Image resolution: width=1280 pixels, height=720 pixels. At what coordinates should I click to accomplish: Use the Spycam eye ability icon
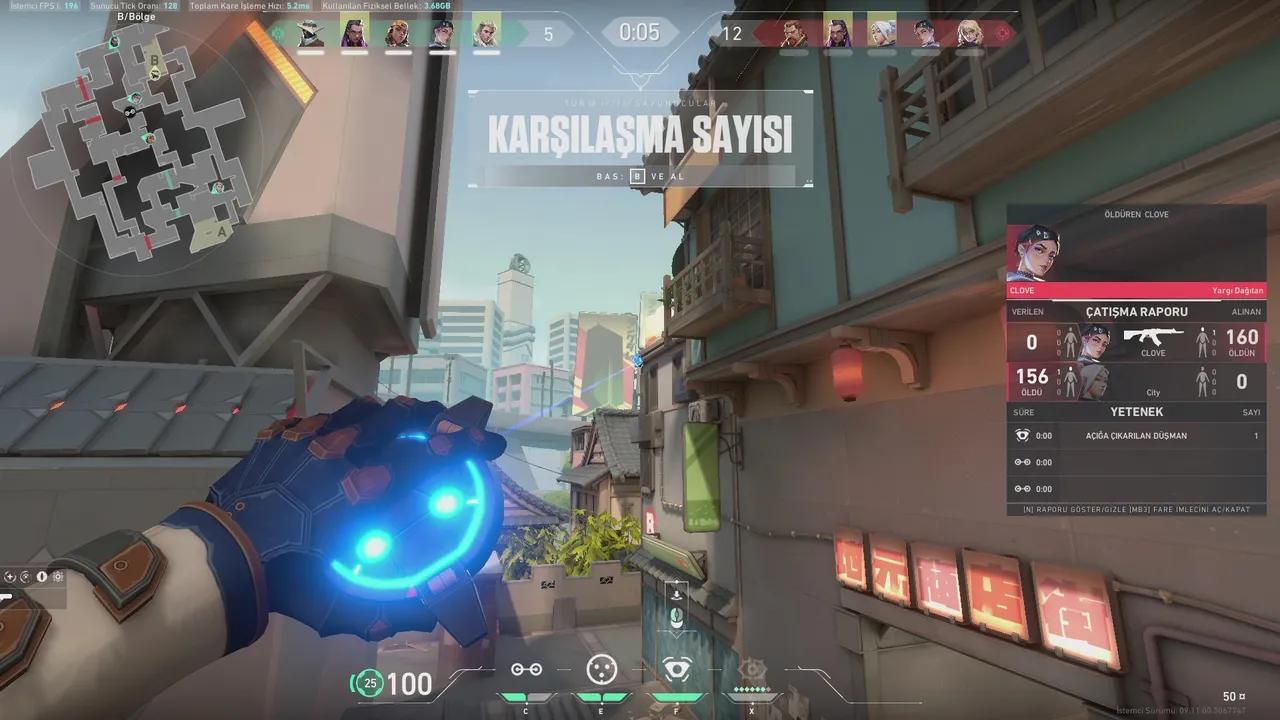675,669
